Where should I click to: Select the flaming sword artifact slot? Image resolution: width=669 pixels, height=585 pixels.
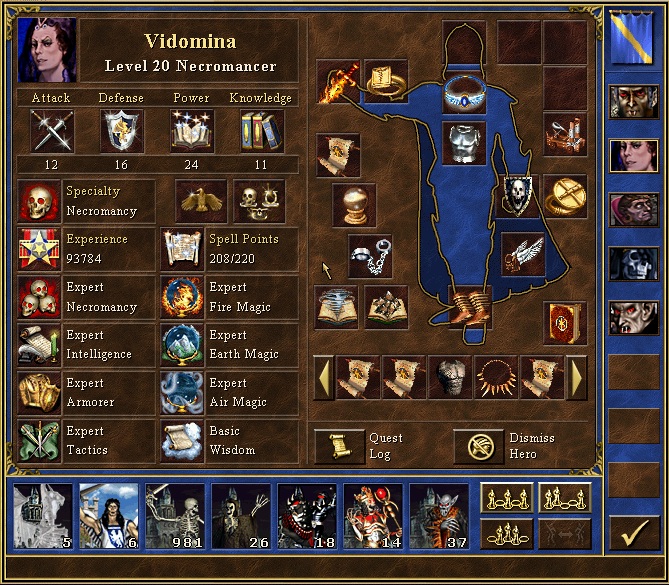[337, 82]
